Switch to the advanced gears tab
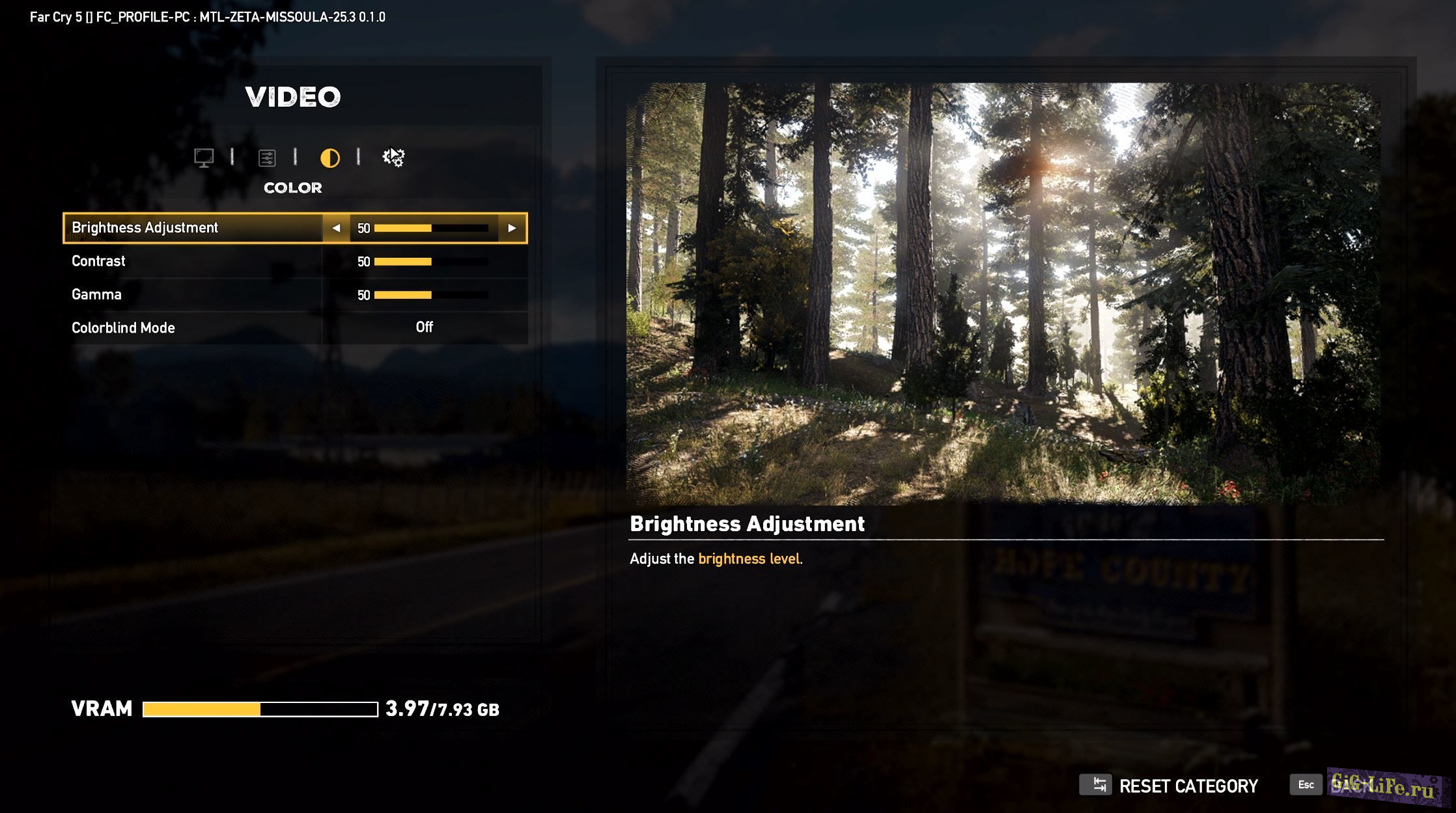The width and height of the screenshot is (1456, 813). pos(393,158)
